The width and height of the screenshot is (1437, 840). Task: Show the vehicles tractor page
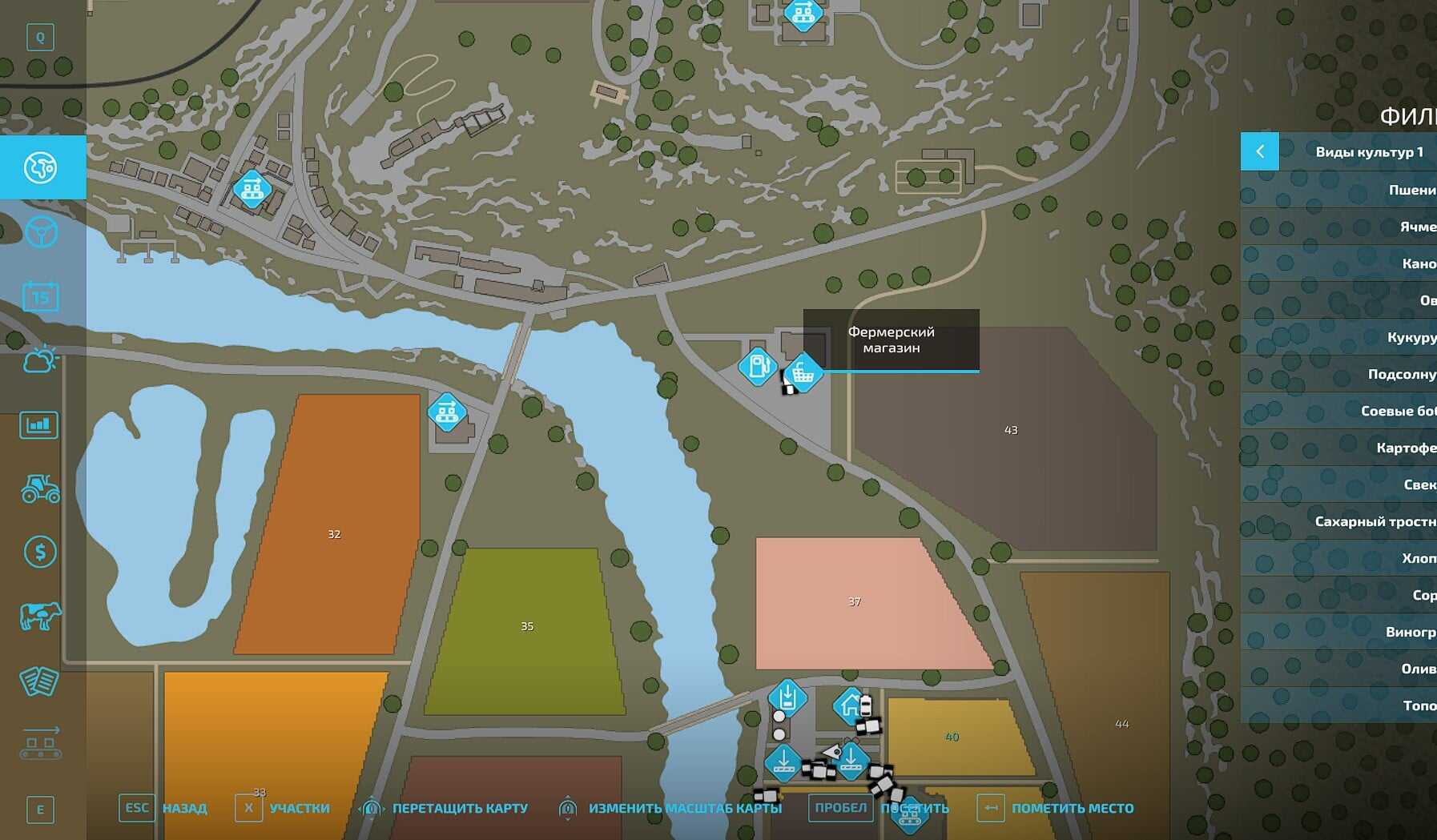40,488
